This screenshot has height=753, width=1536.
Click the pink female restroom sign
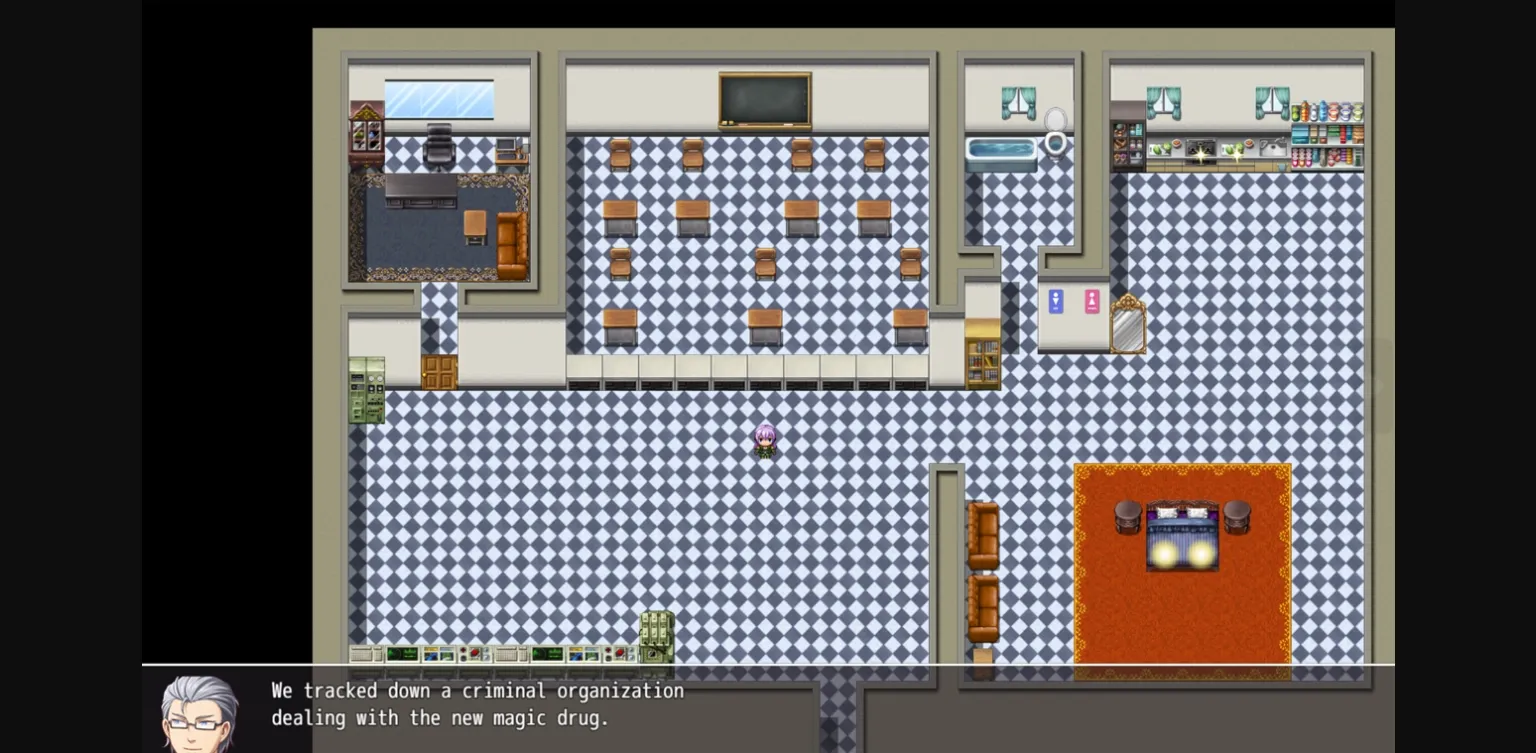(x=1090, y=301)
